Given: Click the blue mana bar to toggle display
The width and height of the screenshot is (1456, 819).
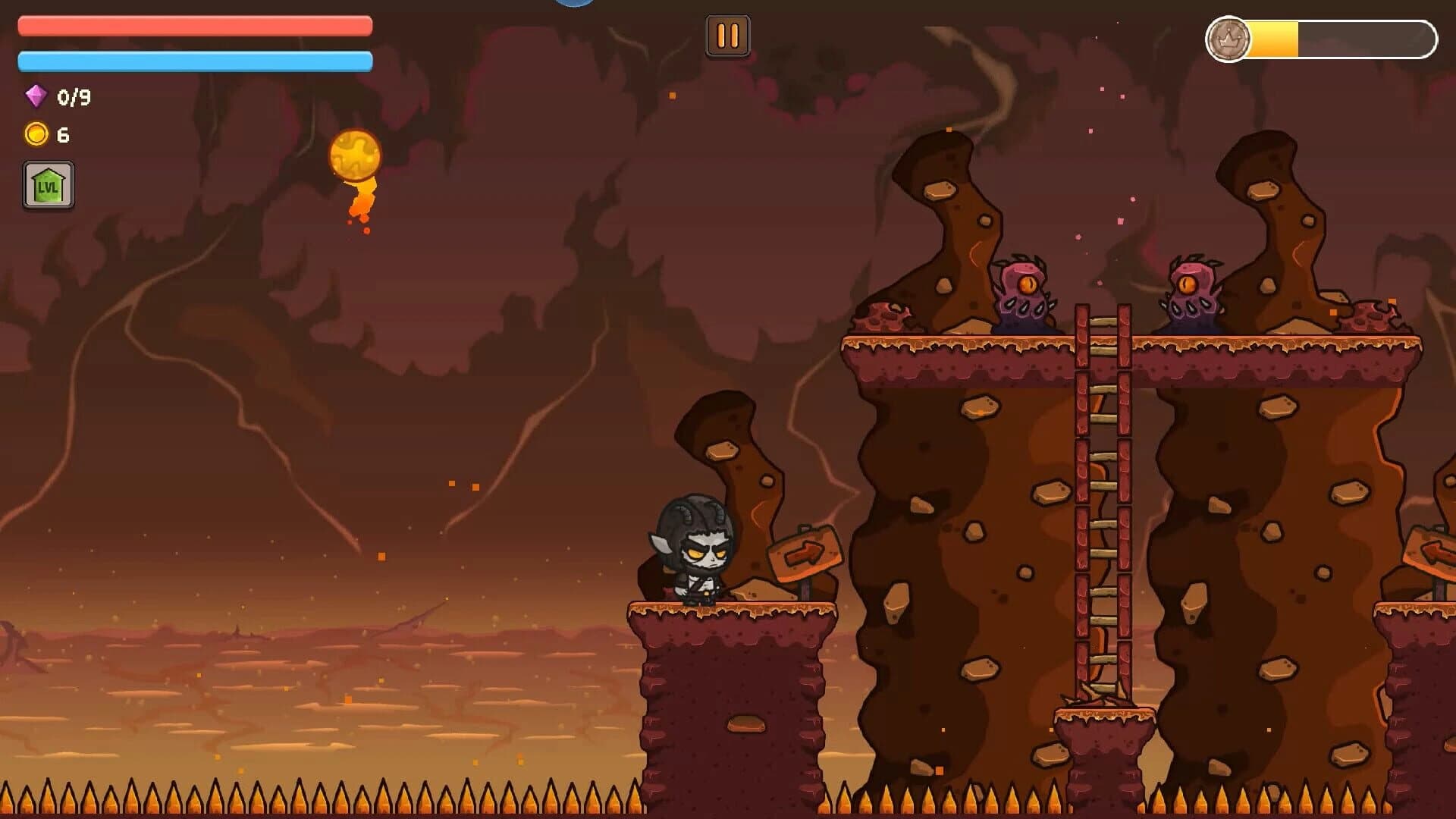Looking at the screenshot, I should coord(193,59).
